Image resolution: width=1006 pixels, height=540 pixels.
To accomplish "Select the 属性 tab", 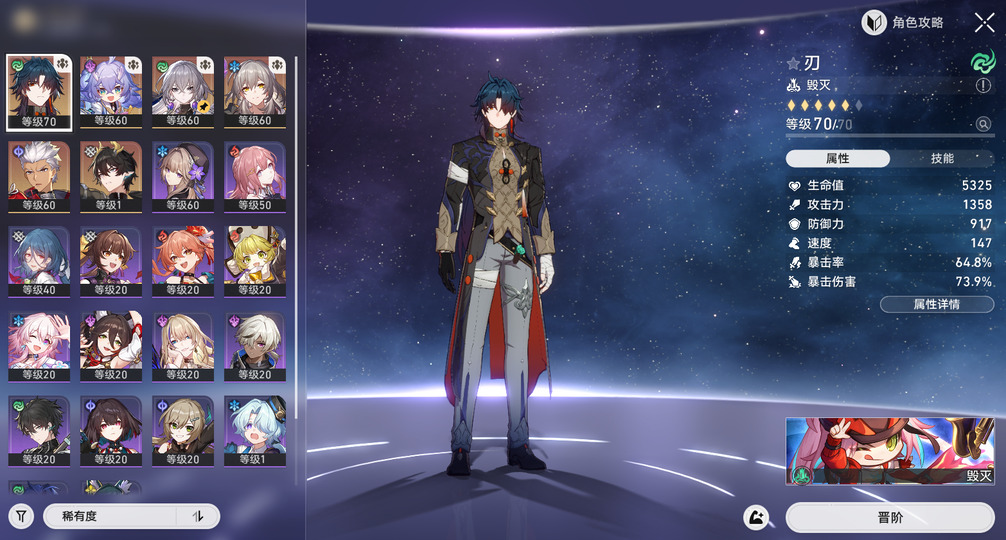I will click(x=838, y=159).
